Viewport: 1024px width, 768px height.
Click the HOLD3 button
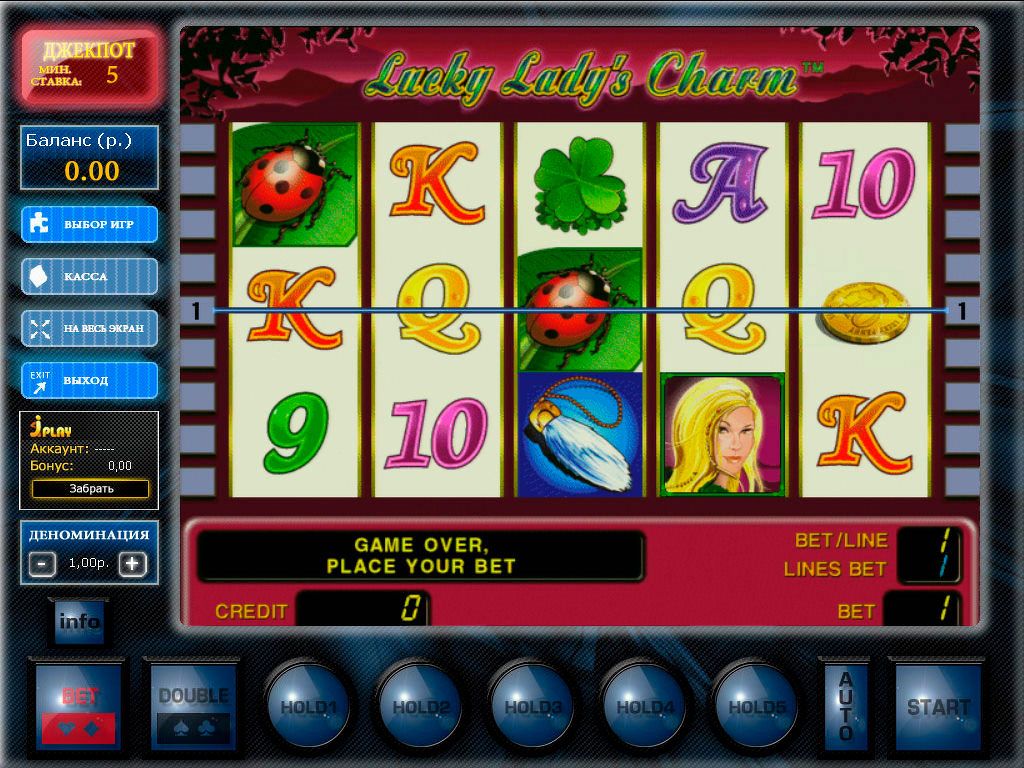pyautogui.click(x=532, y=706)
